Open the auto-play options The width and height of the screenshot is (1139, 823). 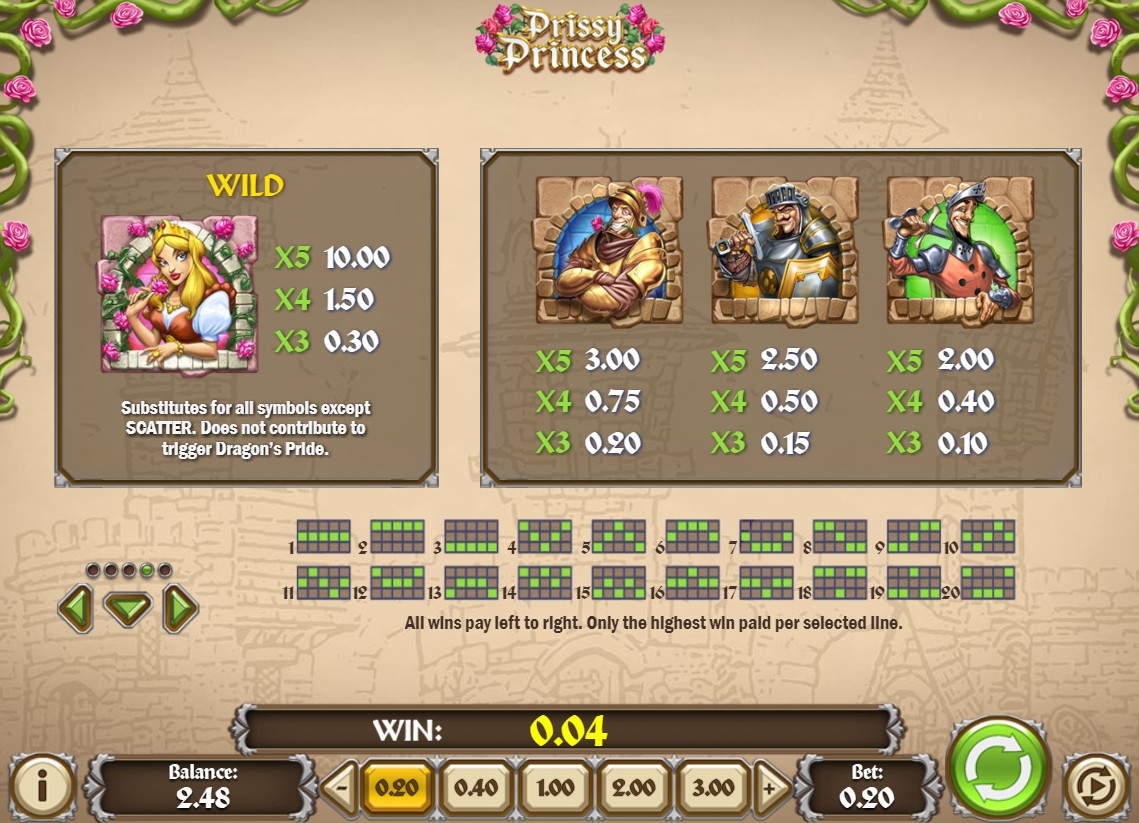[x=1096, y=786]
